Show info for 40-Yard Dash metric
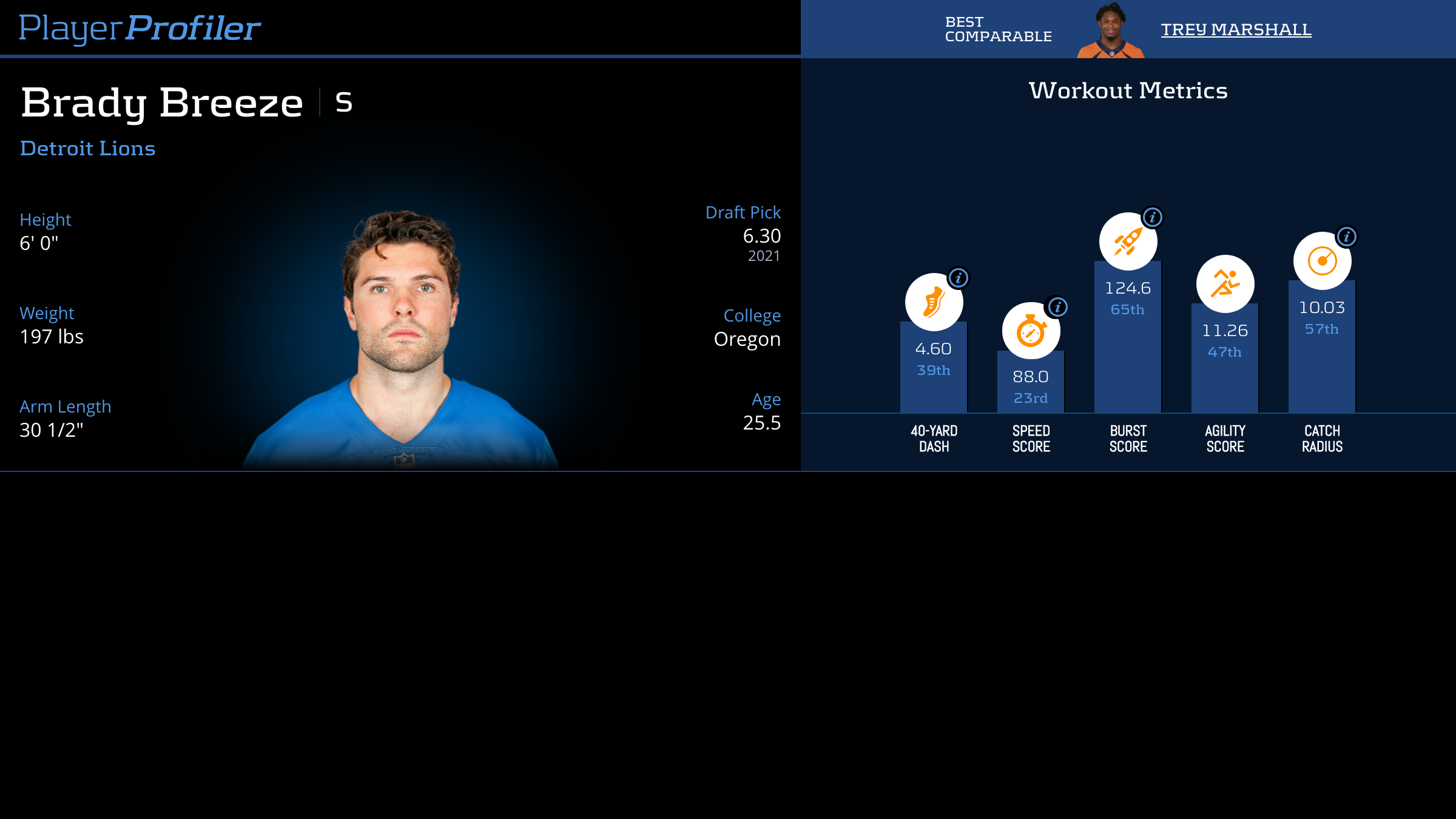This screenshot has width=1456, height=819. tap(959, 278)
